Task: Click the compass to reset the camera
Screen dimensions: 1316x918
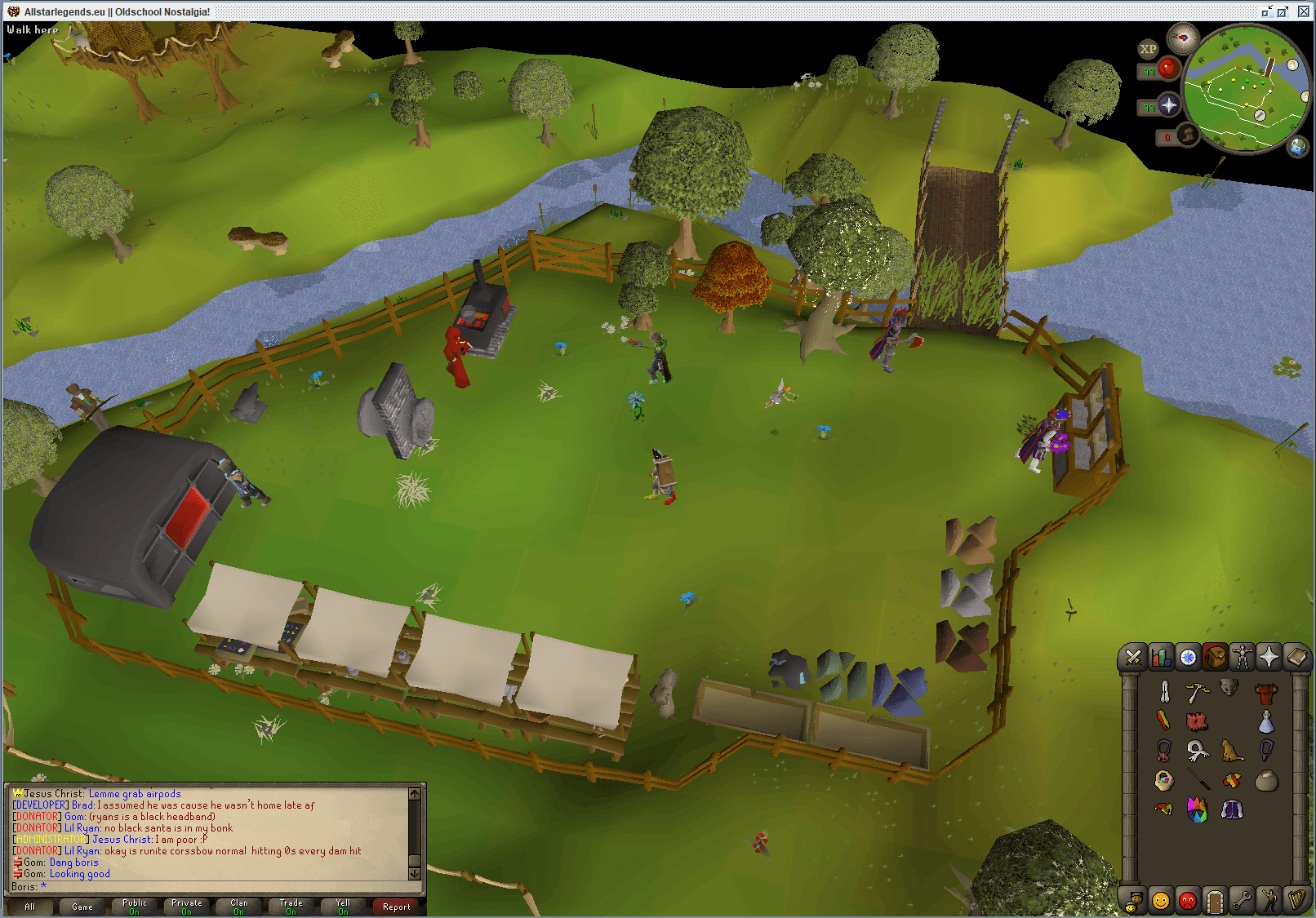Action: coord(1184,36)
